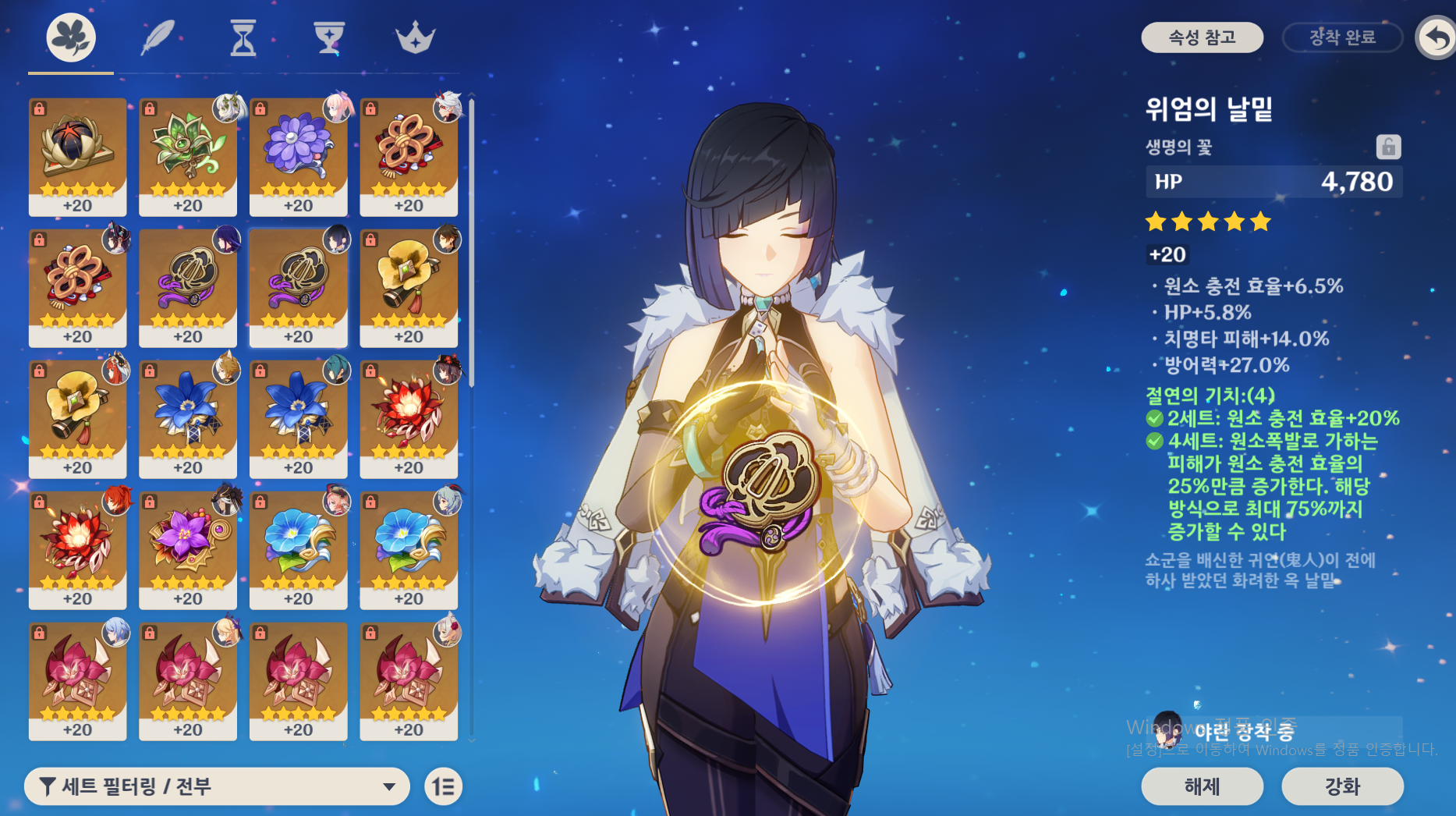This screenshot has height=816, width=1456.
Task: Choose the purple round-petal flower artifact
Action: click(299, 156)
